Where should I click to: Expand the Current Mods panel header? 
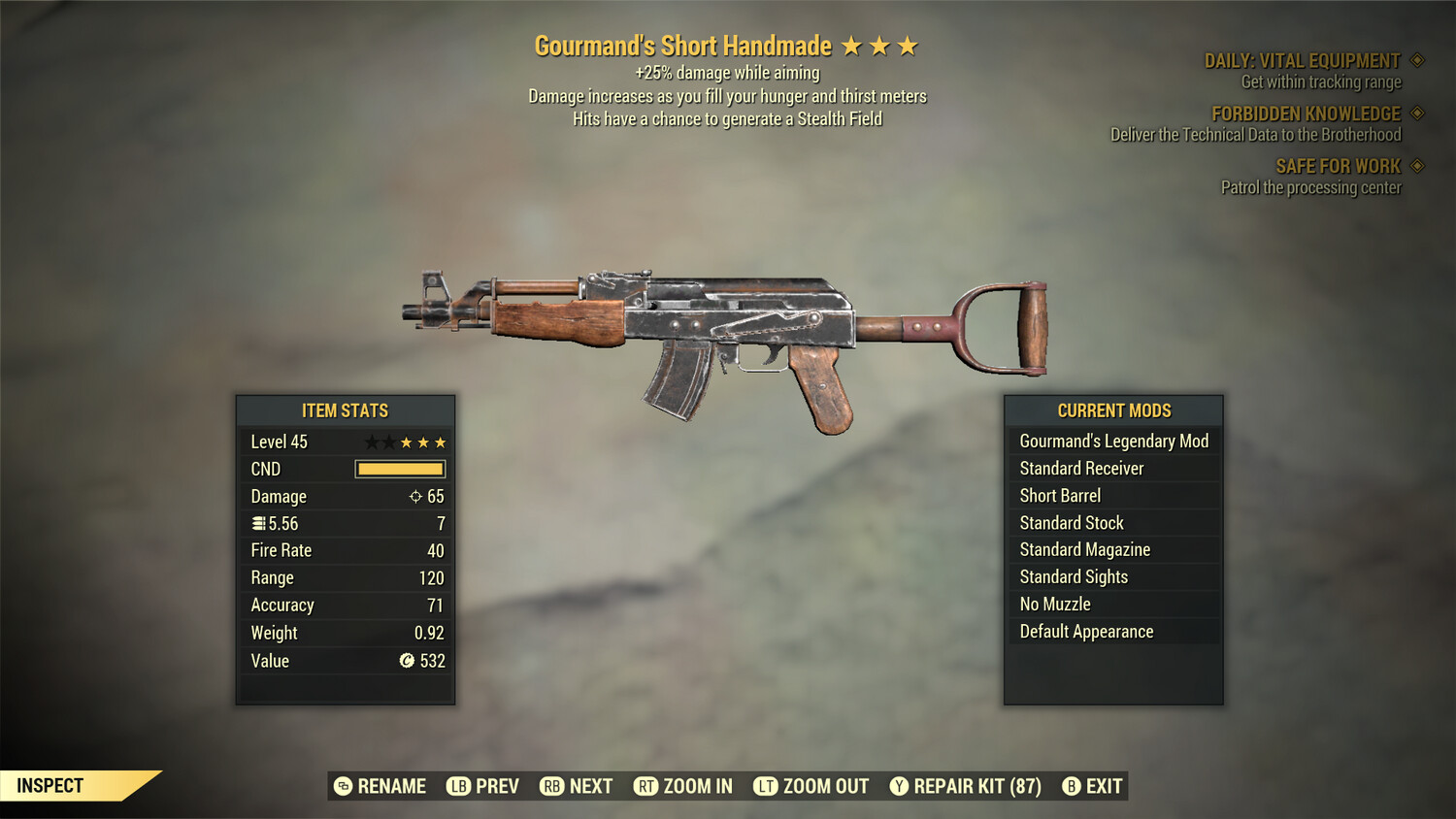click(x=1112, y=409)
